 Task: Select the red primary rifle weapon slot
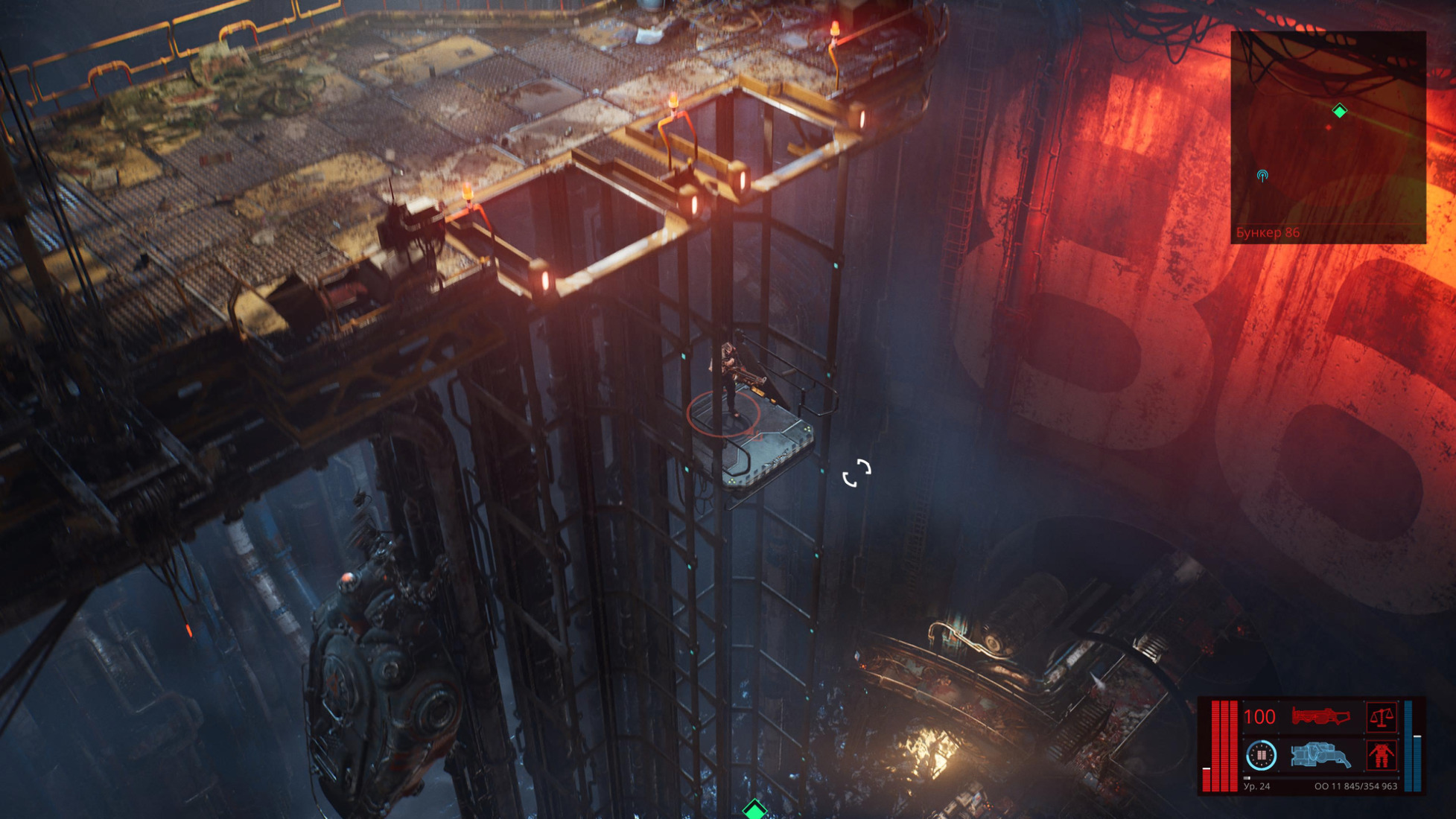click(1320, 717)
